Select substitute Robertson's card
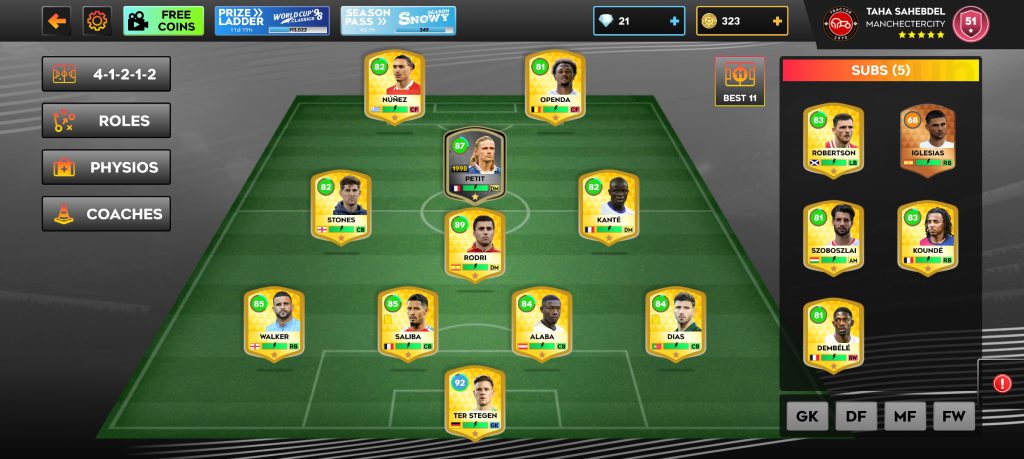The height and width of the screenshot is (459, 1024). tap(833, 139)
